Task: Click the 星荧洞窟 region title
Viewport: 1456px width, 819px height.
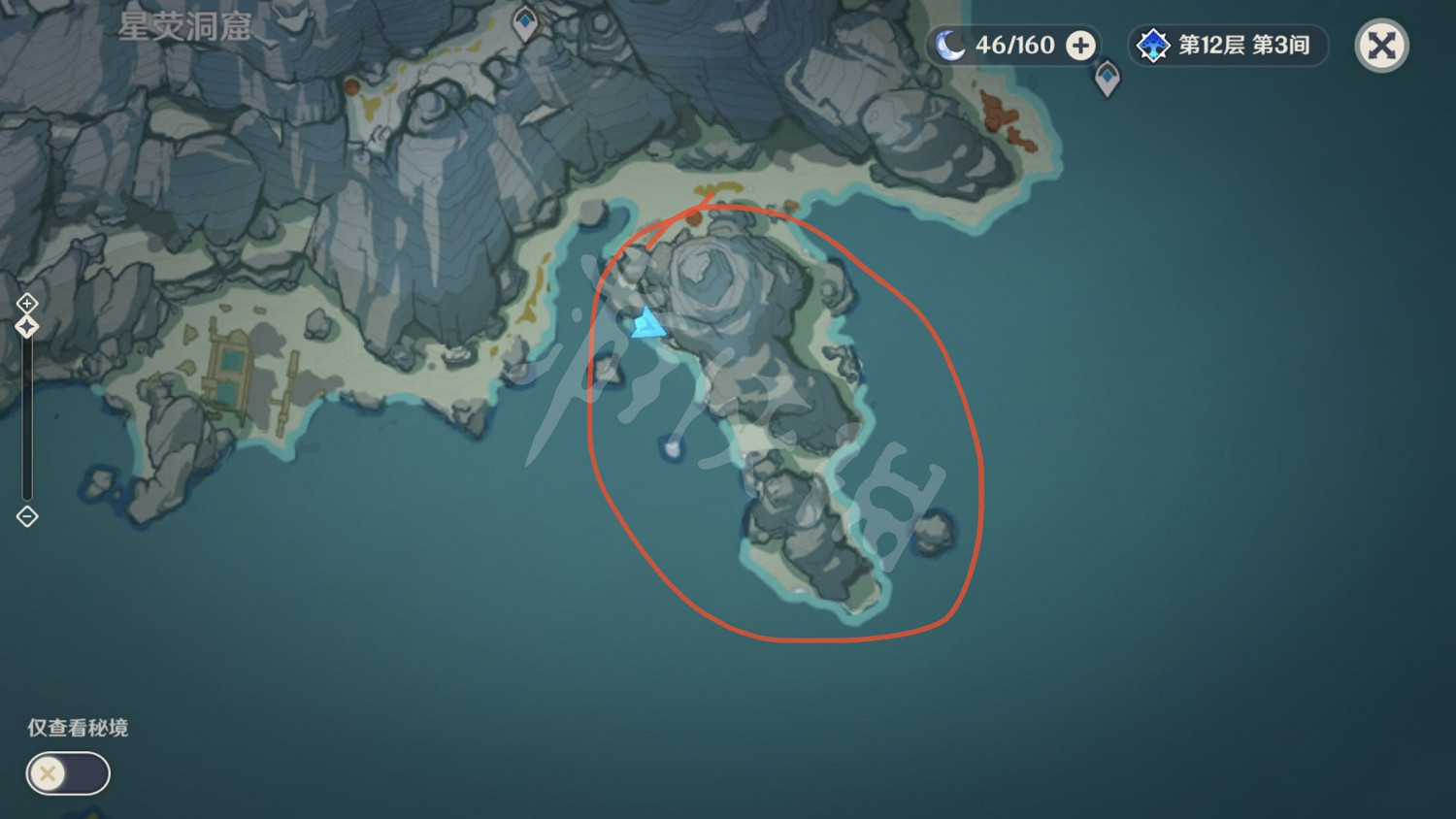Action: [184, 28]
